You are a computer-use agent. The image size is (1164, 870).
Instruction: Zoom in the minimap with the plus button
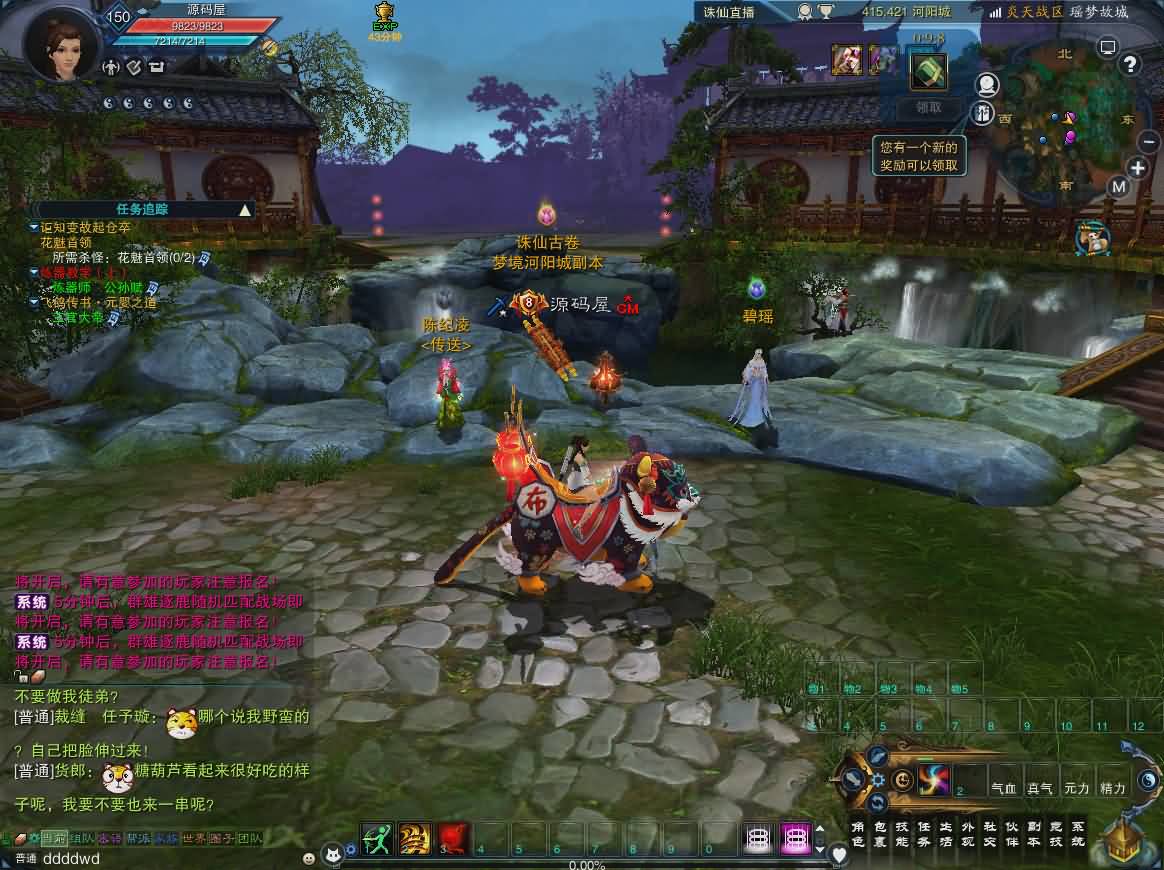pyautogui.click(x=1138, y=167)
